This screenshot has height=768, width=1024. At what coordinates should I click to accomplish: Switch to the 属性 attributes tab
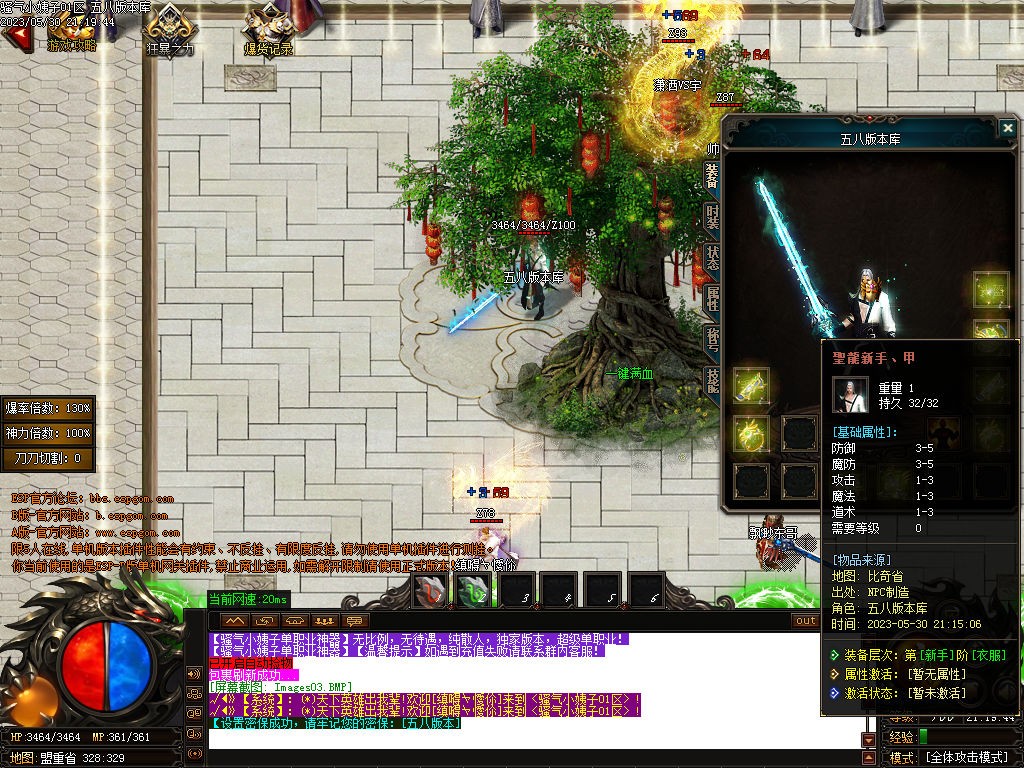712,297
